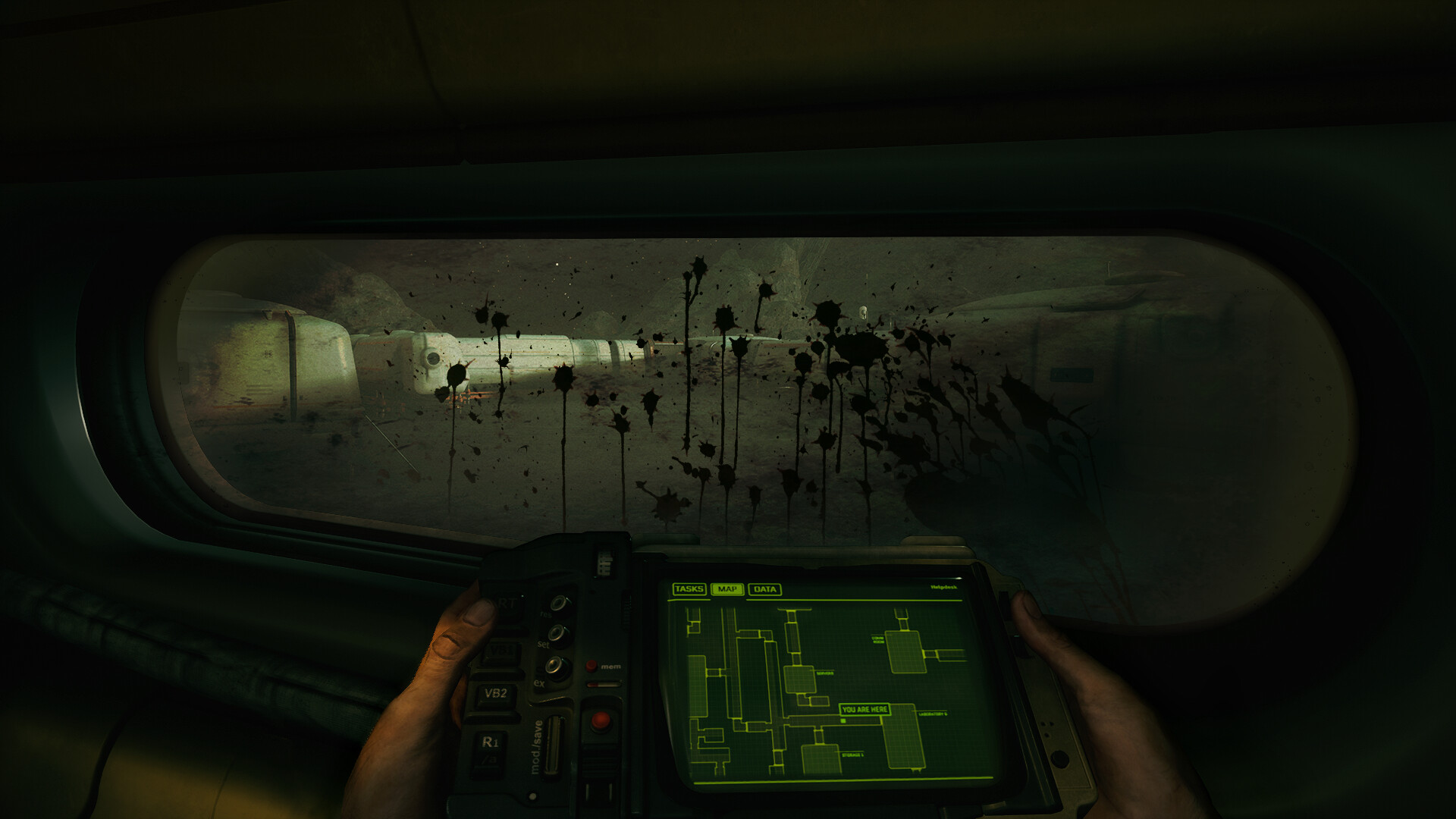
Task: Switch to the TASKS tab
Action: [x=690, y=589]
